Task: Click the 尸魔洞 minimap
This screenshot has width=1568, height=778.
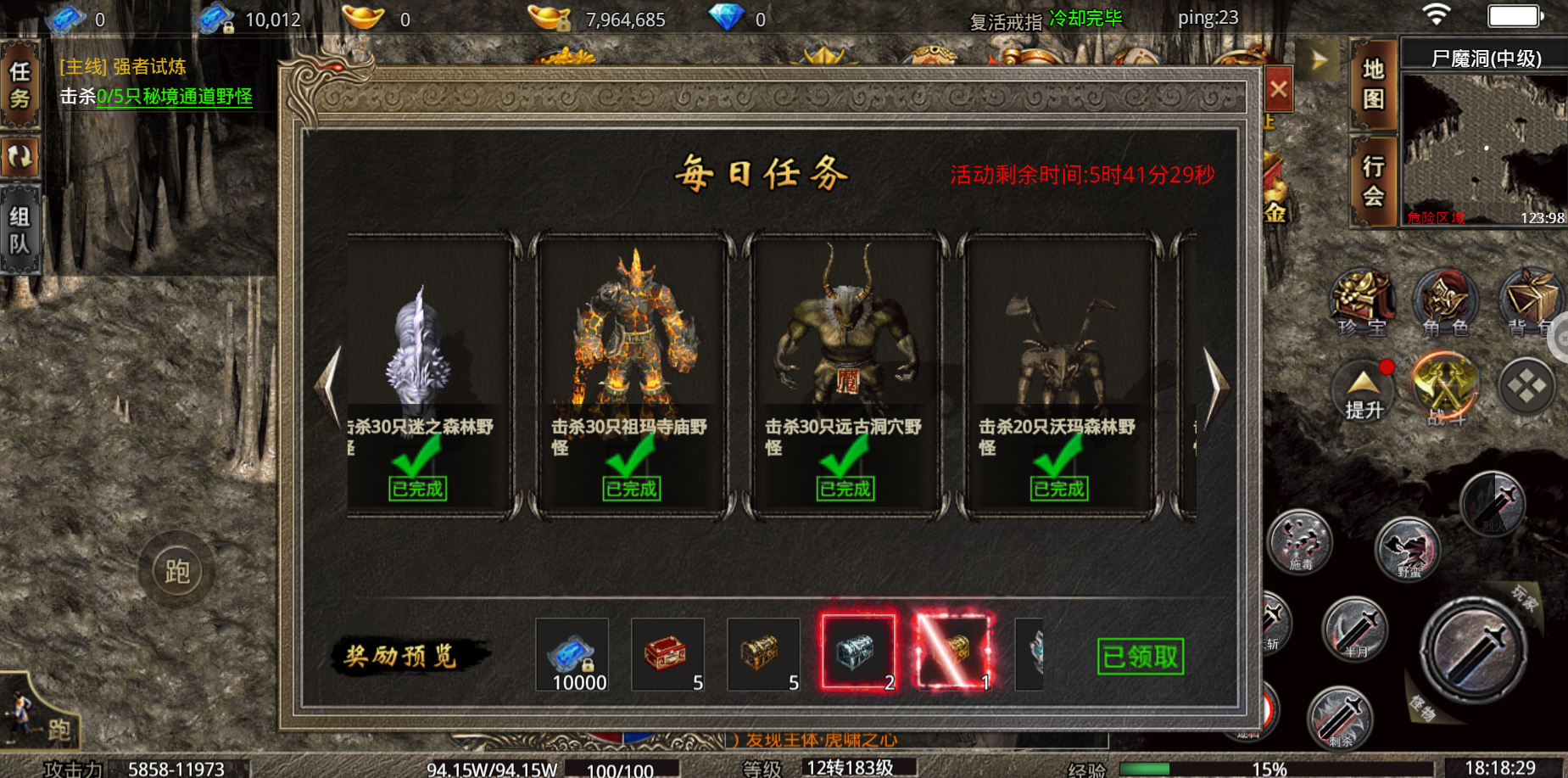Action: [x=1484, y=148]
